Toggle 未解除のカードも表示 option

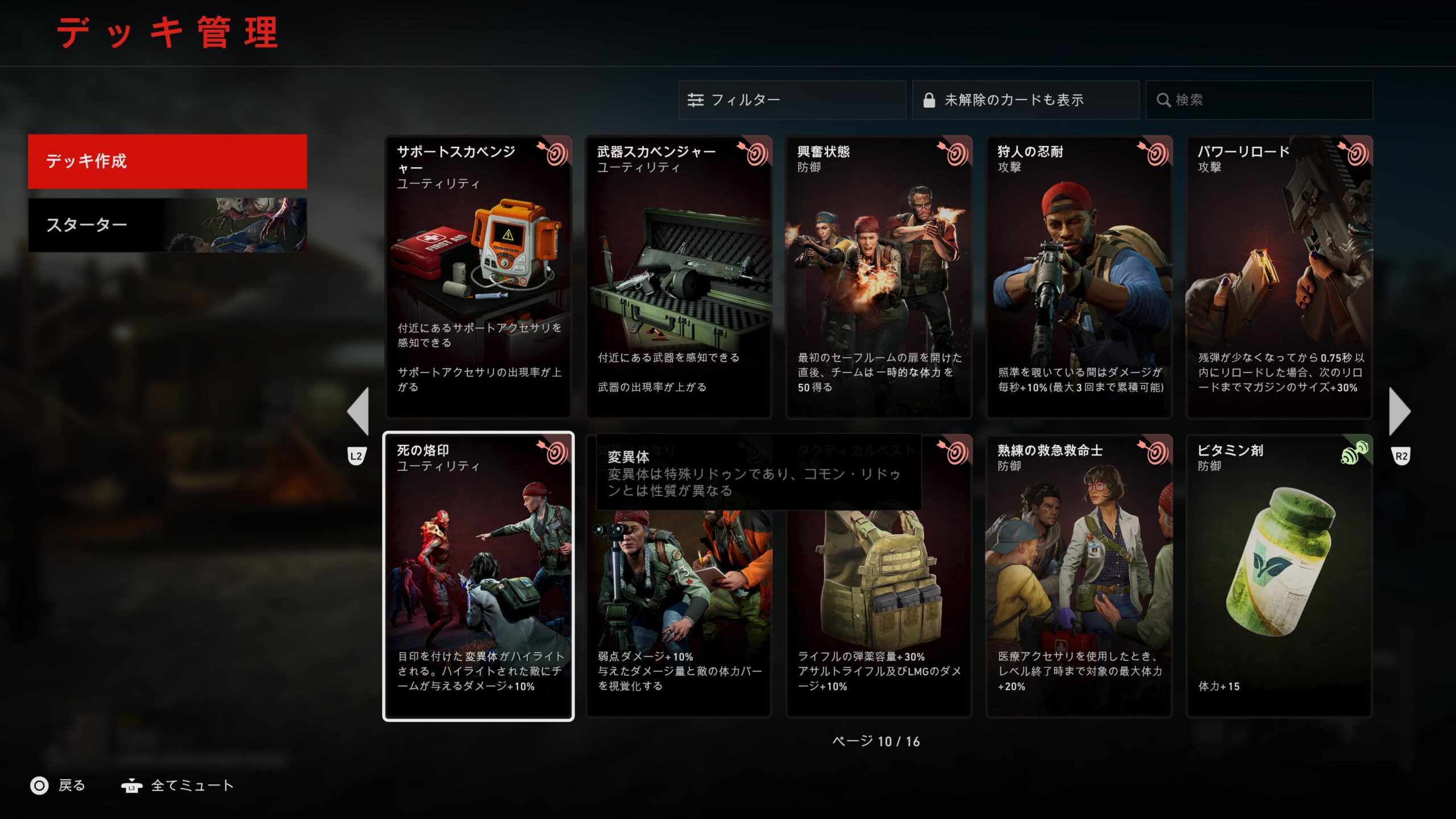coord(1025,100)
